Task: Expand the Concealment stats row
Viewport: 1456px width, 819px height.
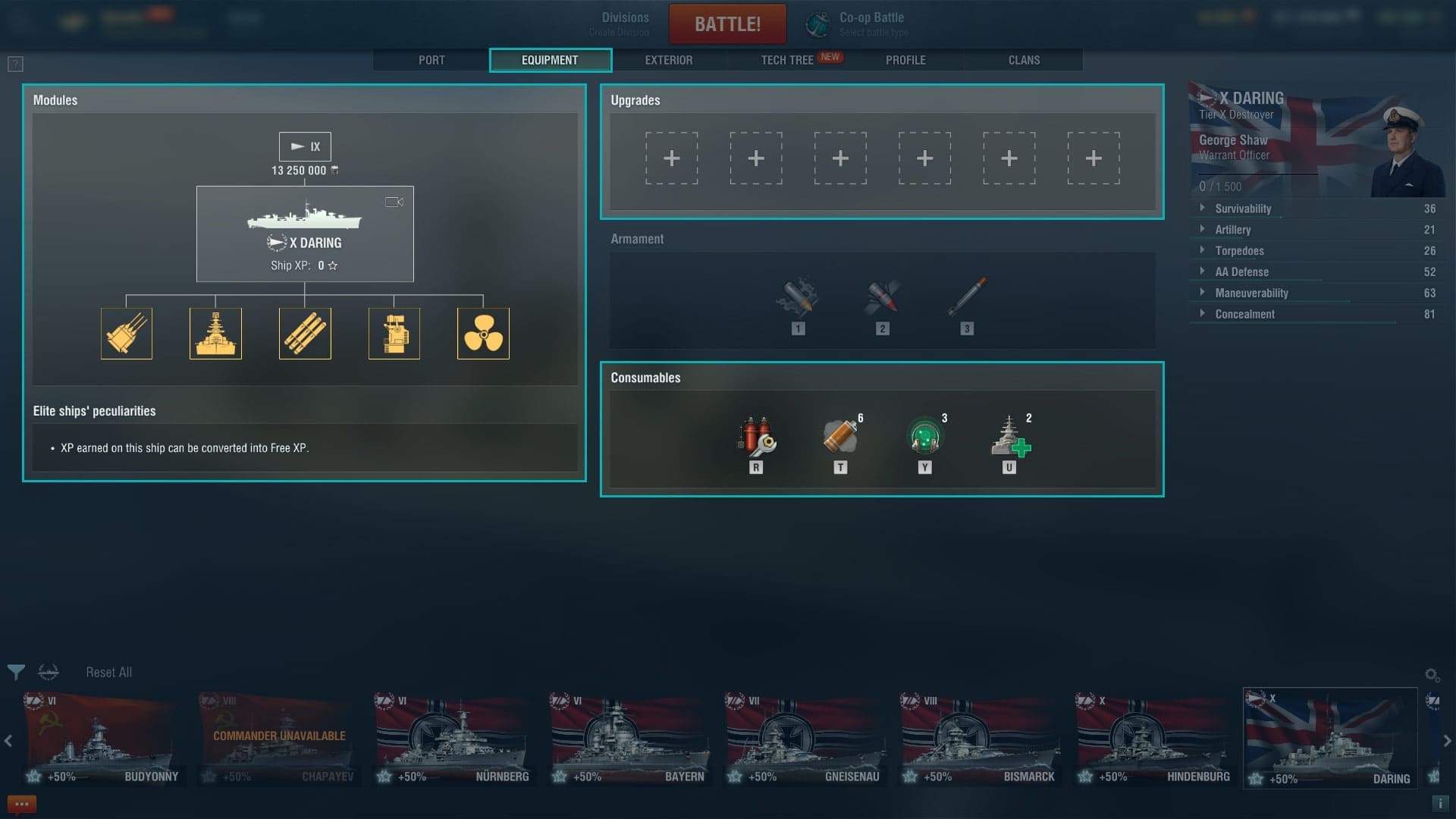Action: [x=1244, y=314]
